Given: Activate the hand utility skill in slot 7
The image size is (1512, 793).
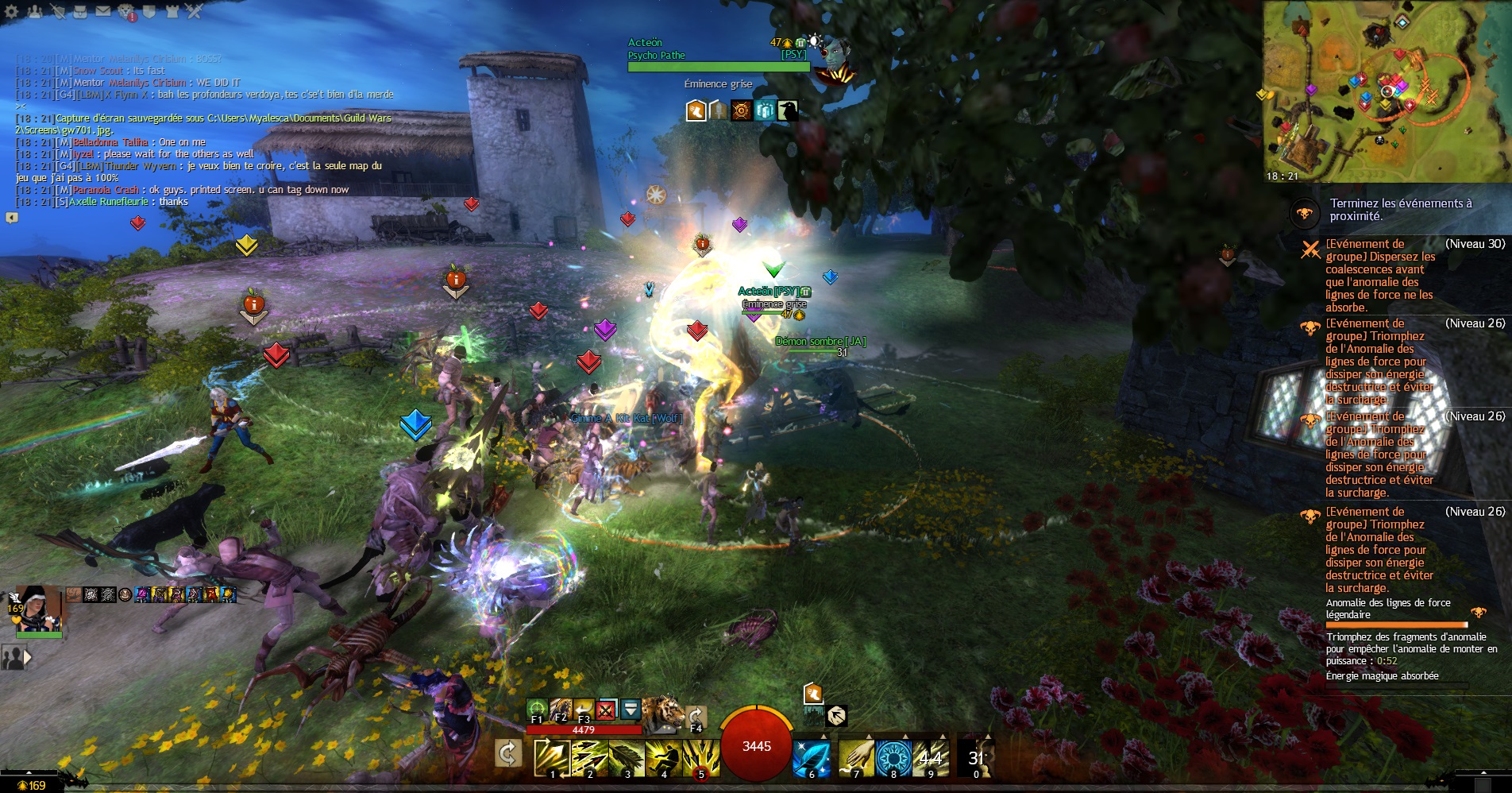Looking at the screenshot, I should (856, 757).
